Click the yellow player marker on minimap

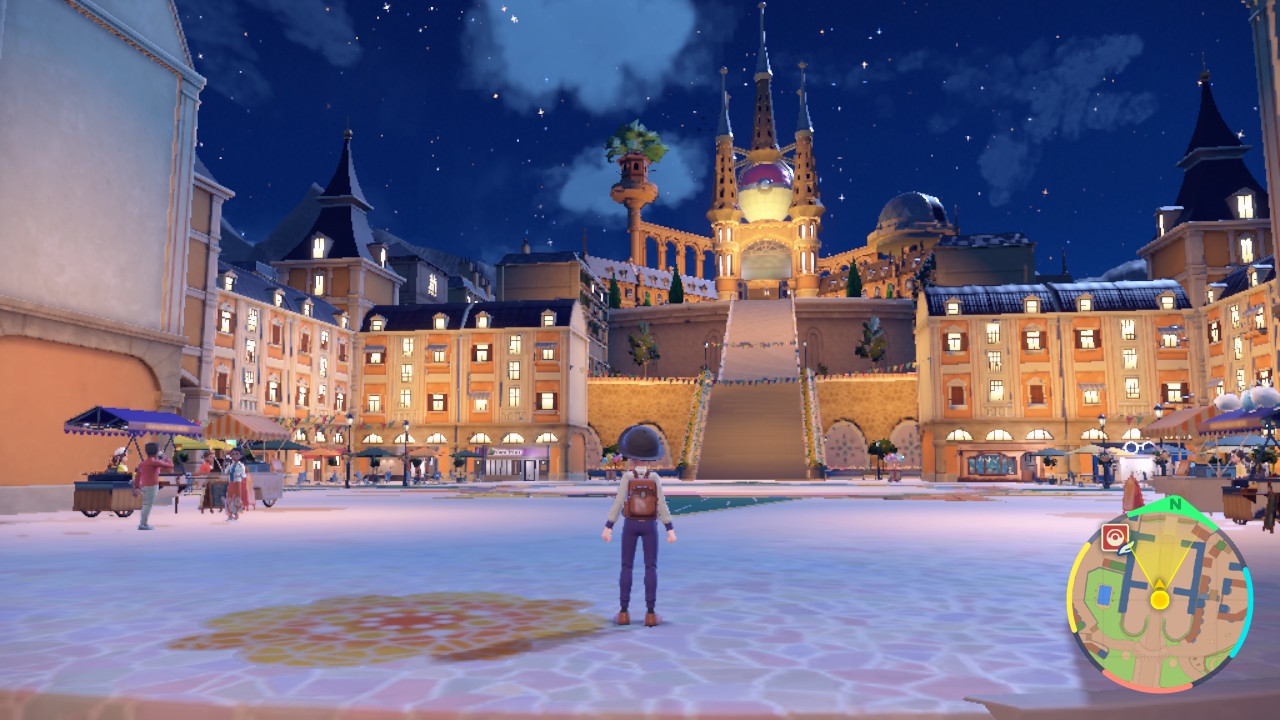(1159, 599)
